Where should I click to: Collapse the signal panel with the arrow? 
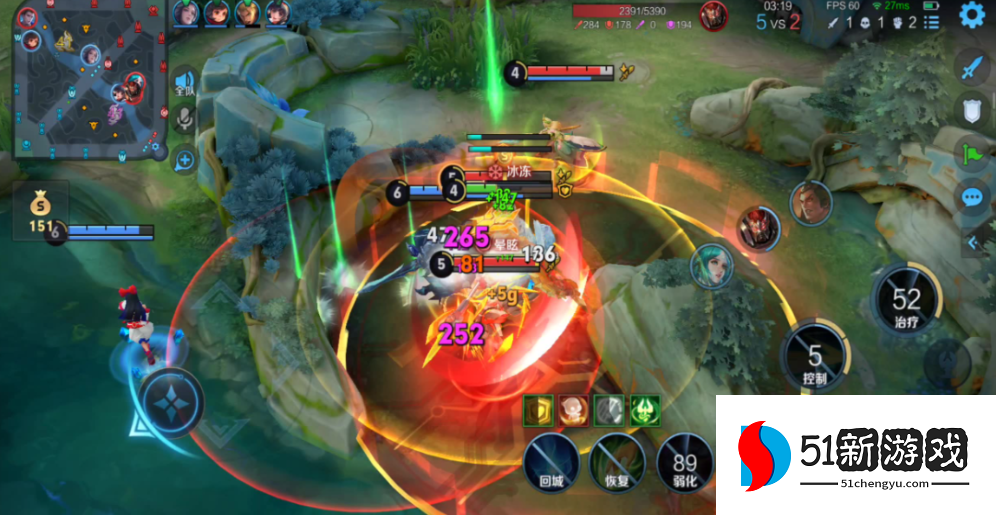pyautogui.click(x=973, y=242)
